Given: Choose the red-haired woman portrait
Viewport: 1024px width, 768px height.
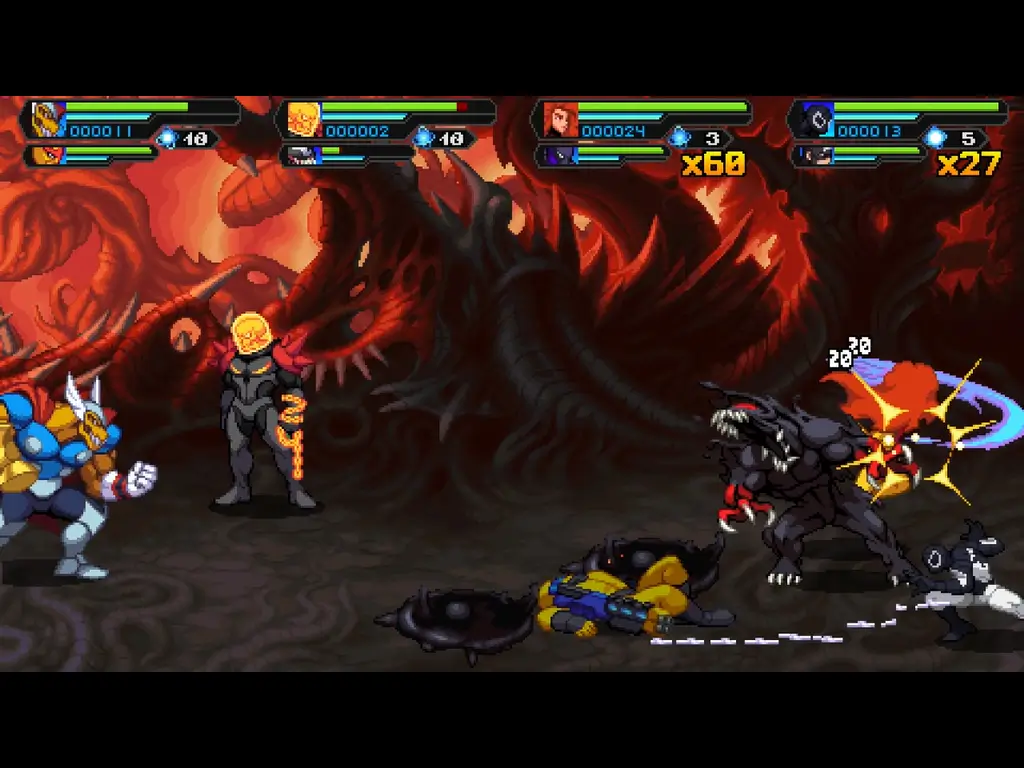Looking at the screenshot, I should click(559, 119).
